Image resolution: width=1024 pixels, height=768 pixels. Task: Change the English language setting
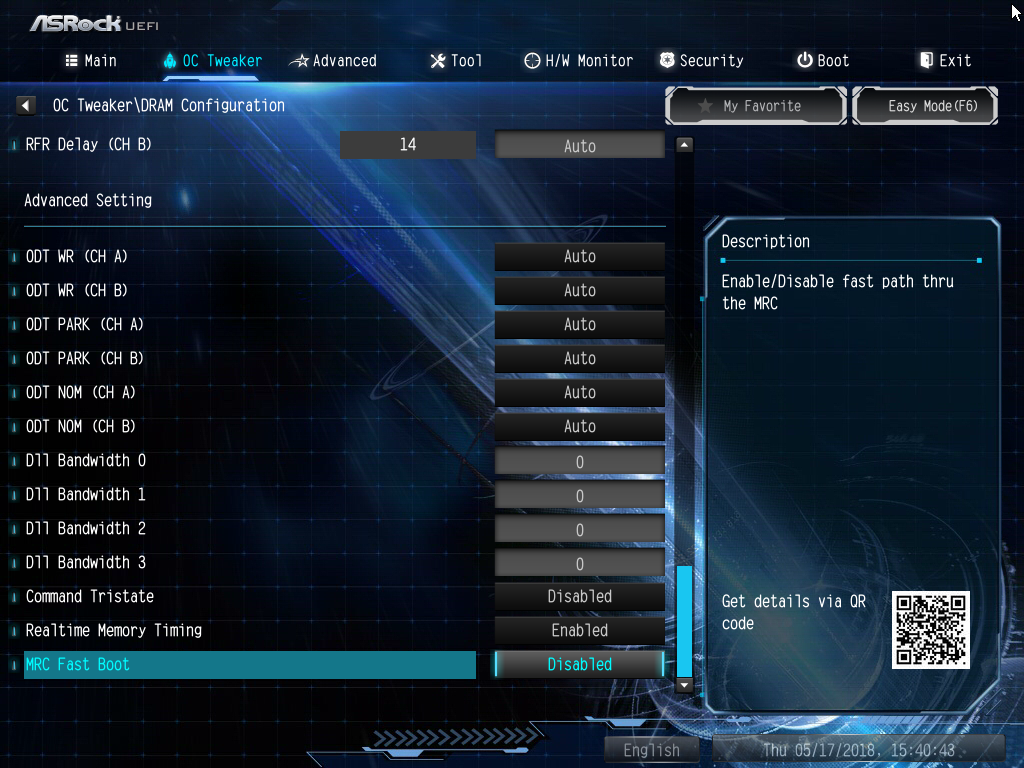pyautogui.click(x=652, y=750)
